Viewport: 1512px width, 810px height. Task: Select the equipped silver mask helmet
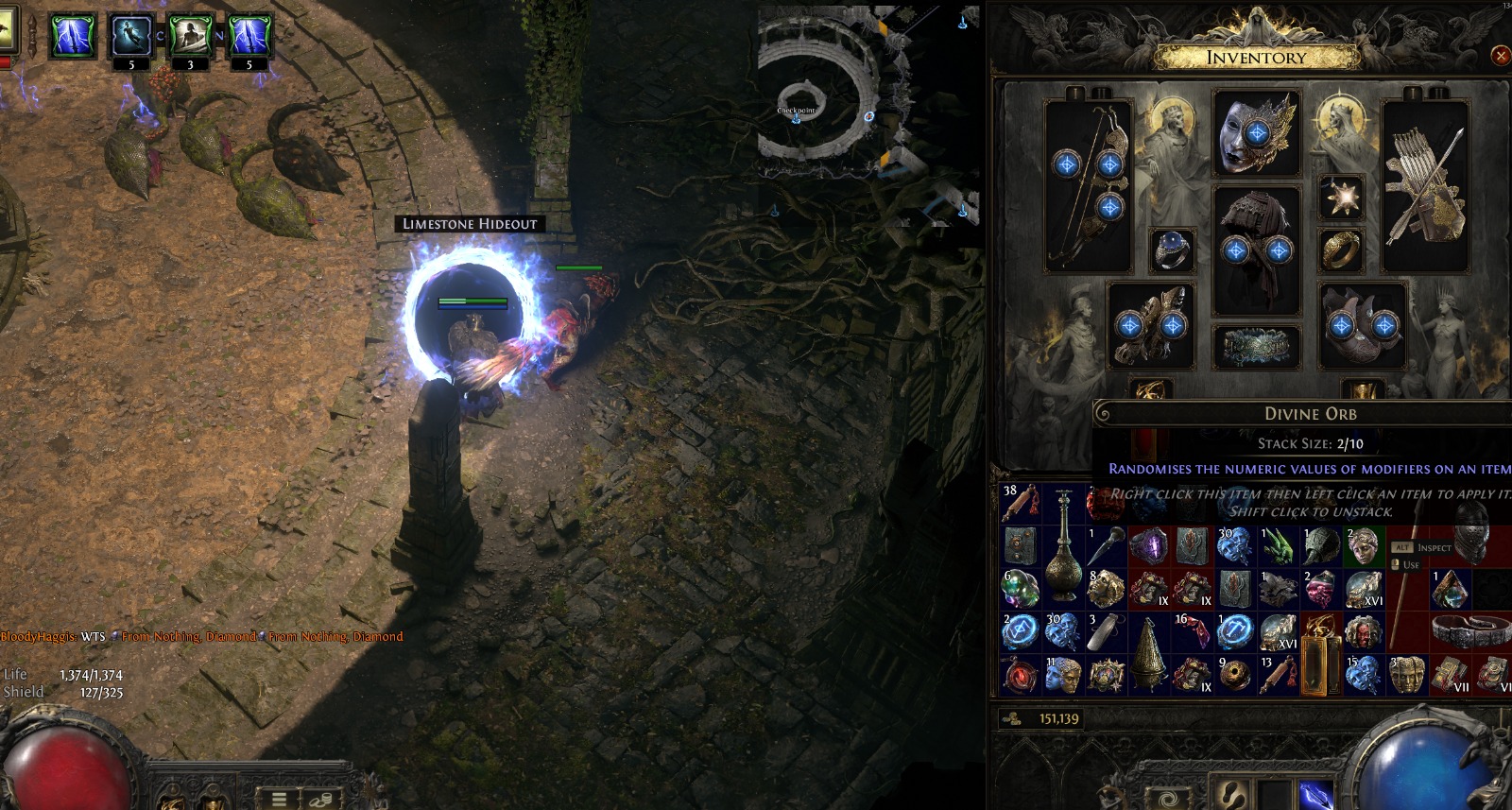(x=1256, y=133)
